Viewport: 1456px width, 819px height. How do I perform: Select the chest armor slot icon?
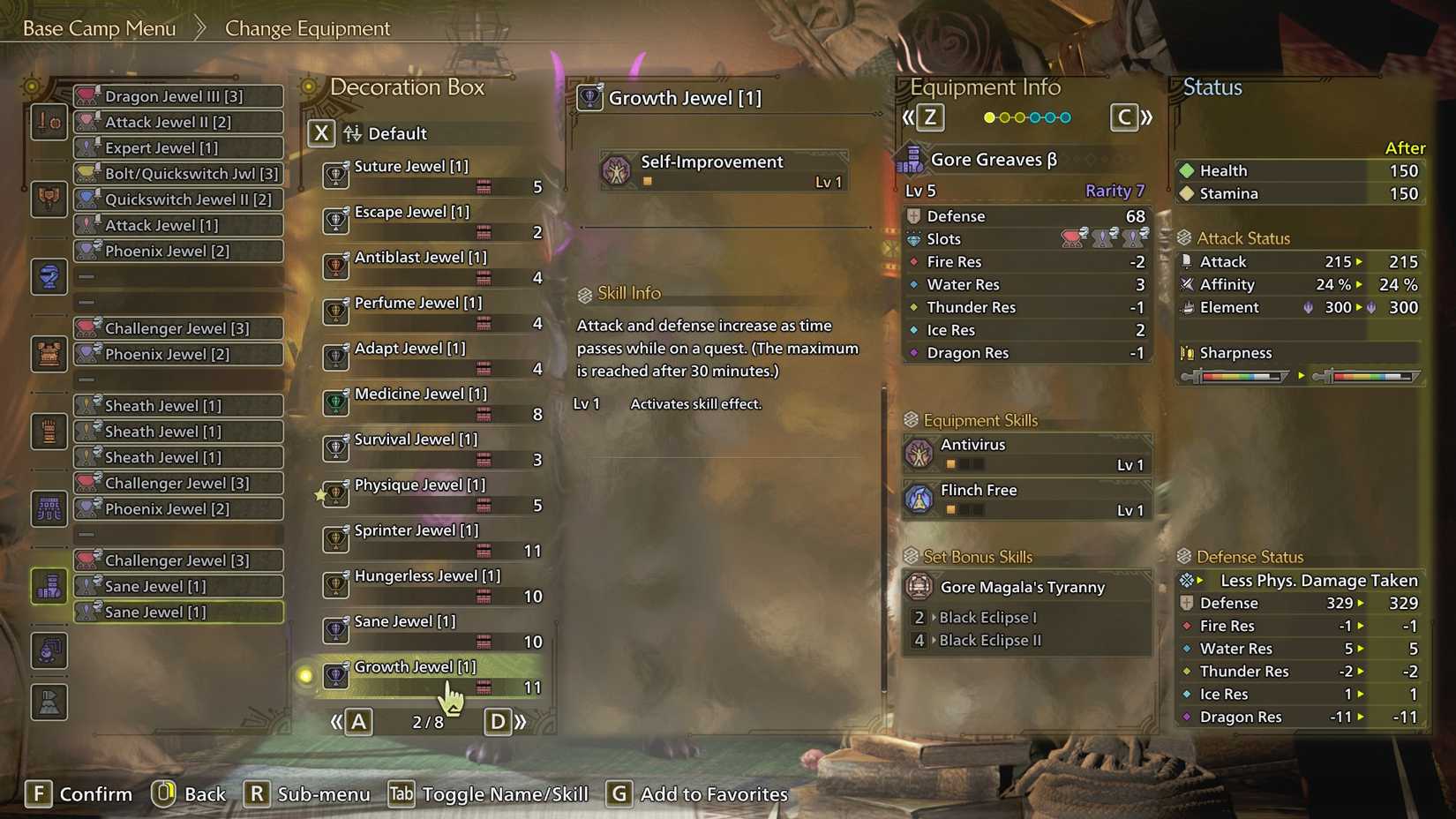tap(49, 353)
